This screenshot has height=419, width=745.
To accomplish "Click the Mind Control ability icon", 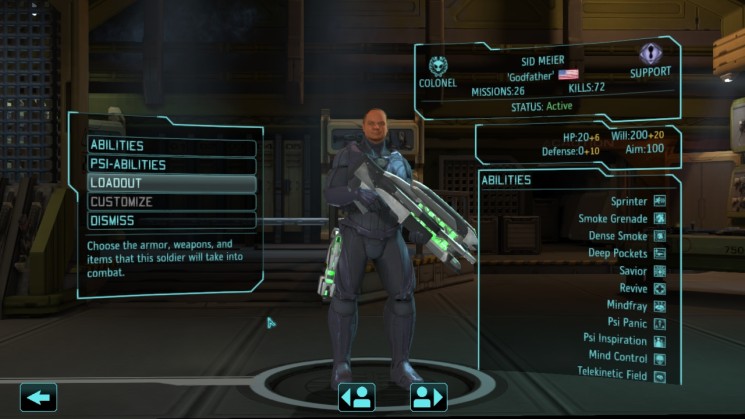I will tap(659, 358).
